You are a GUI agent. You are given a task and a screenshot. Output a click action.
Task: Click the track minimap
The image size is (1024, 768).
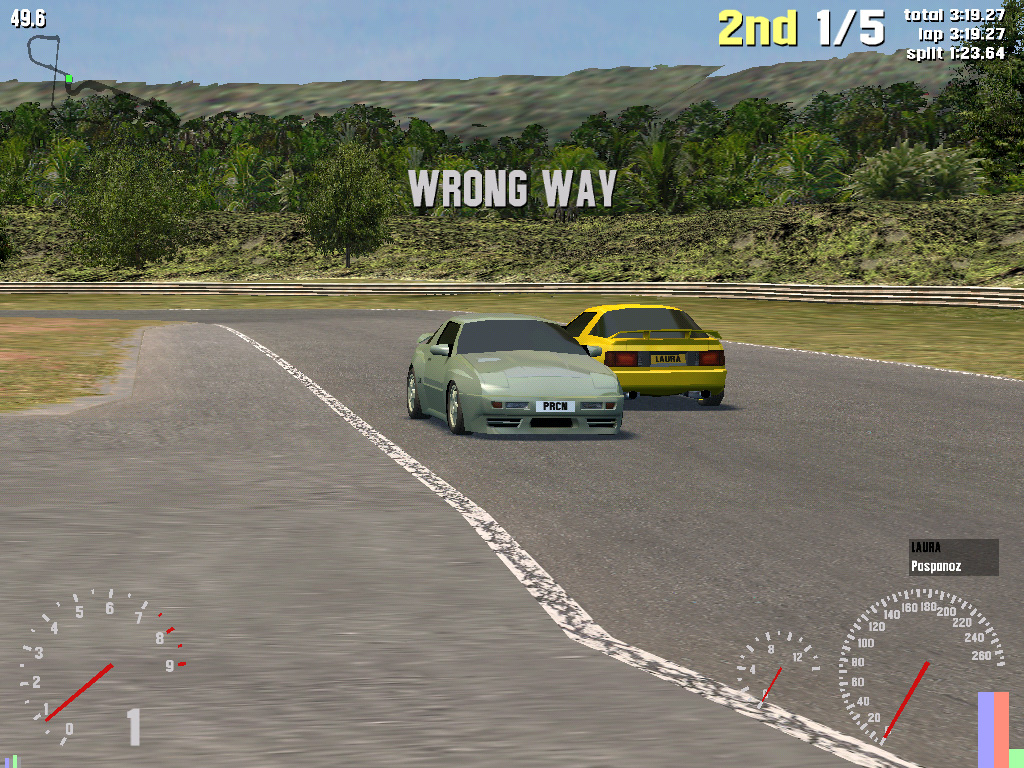click(x=75, y=73)
